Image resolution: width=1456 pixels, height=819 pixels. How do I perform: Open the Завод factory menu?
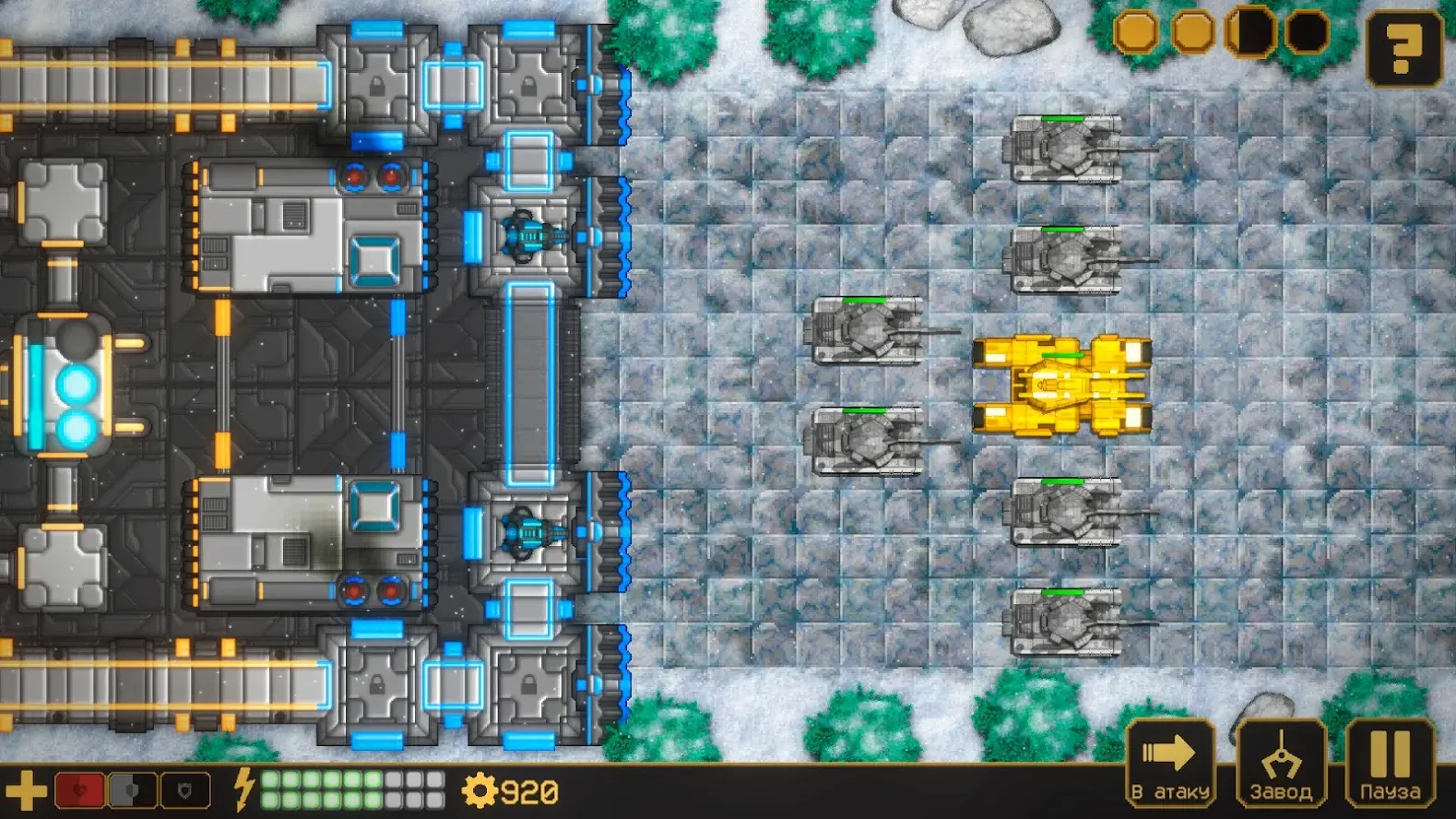coord(1281,764)
